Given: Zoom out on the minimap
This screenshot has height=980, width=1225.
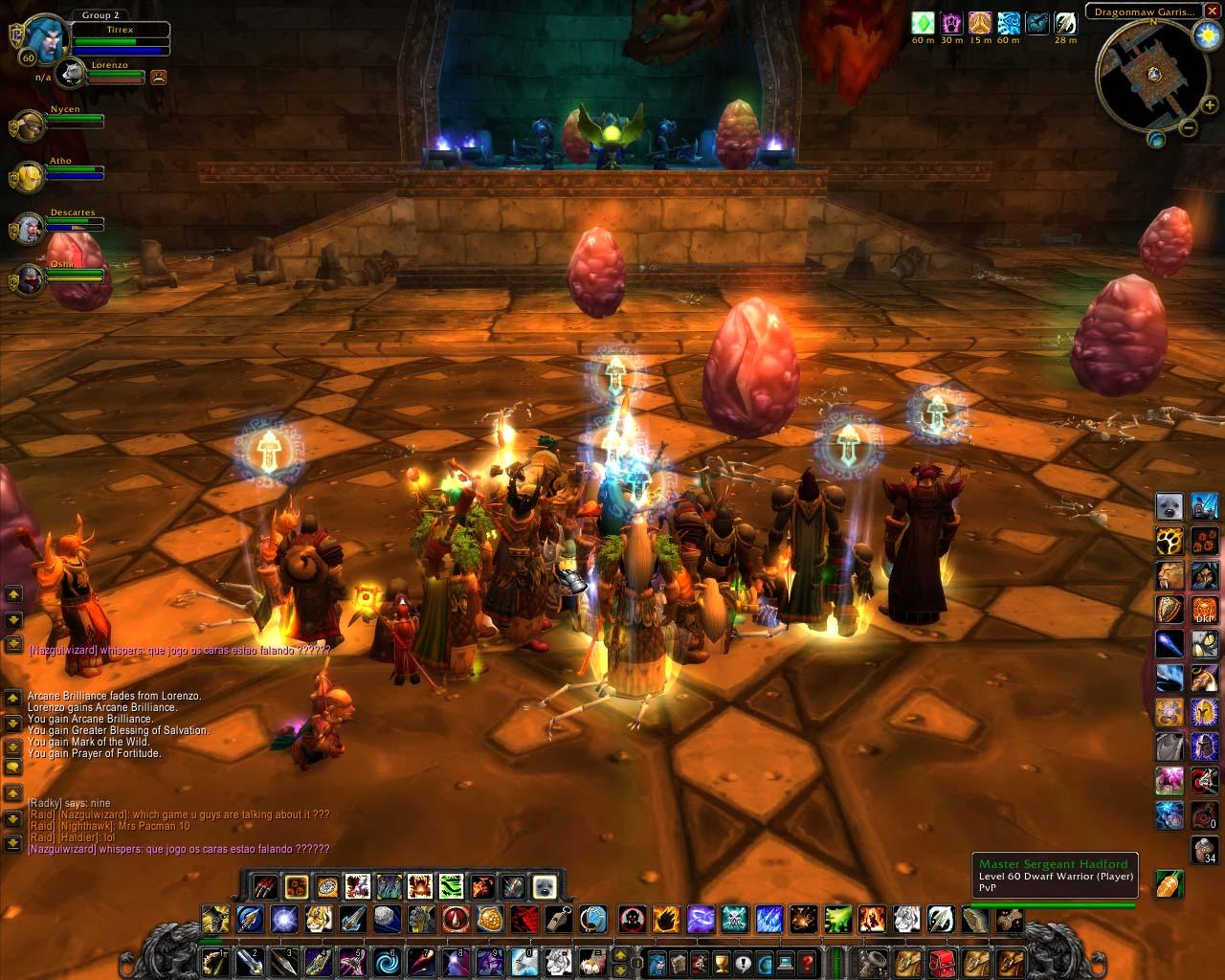Looking at the screenshot, I should tap(1188, 127).
